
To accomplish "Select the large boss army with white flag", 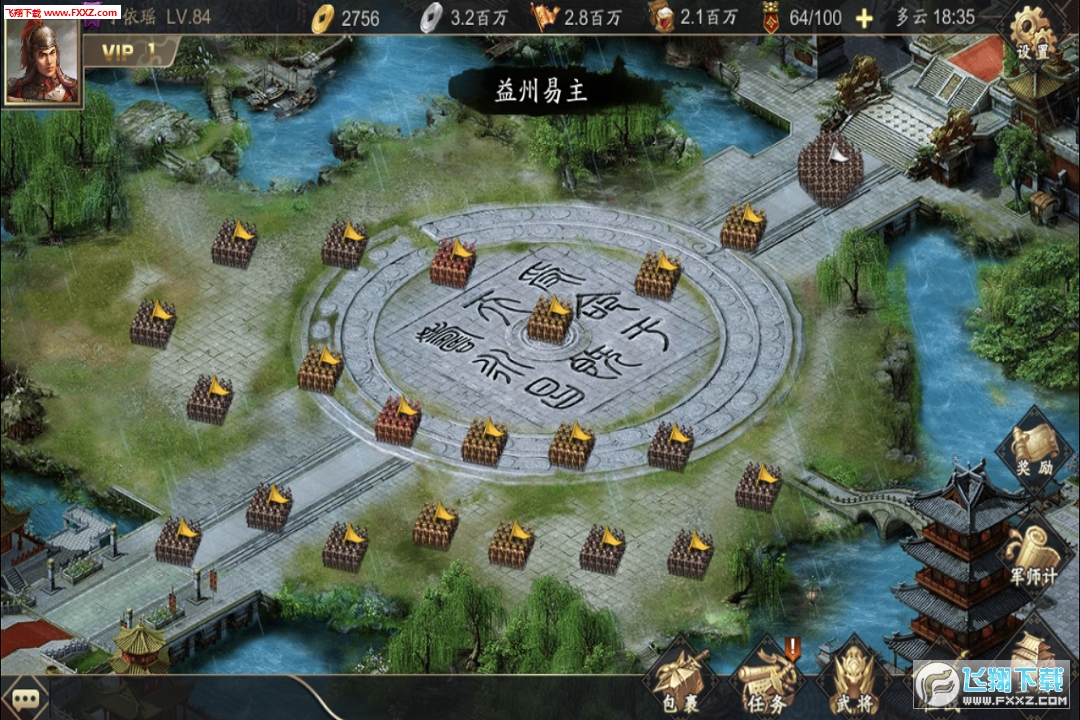I will 831,168.
